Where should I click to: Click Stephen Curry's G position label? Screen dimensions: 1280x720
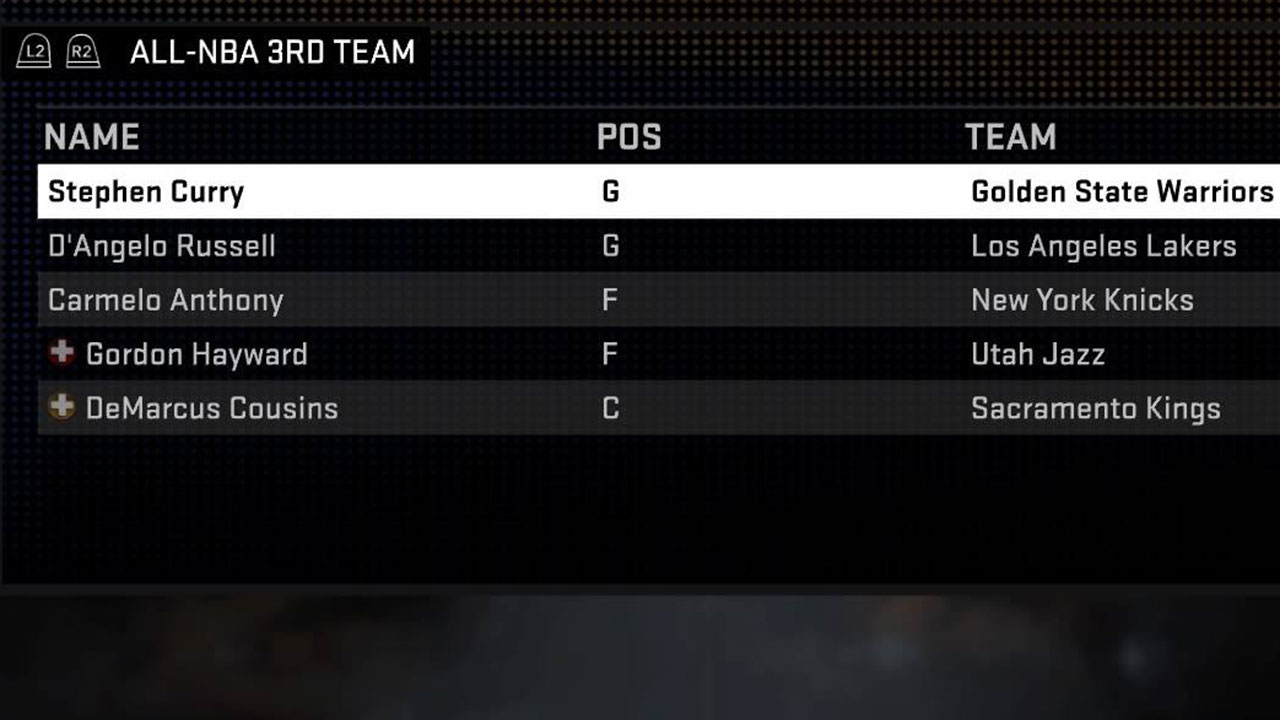610,192
